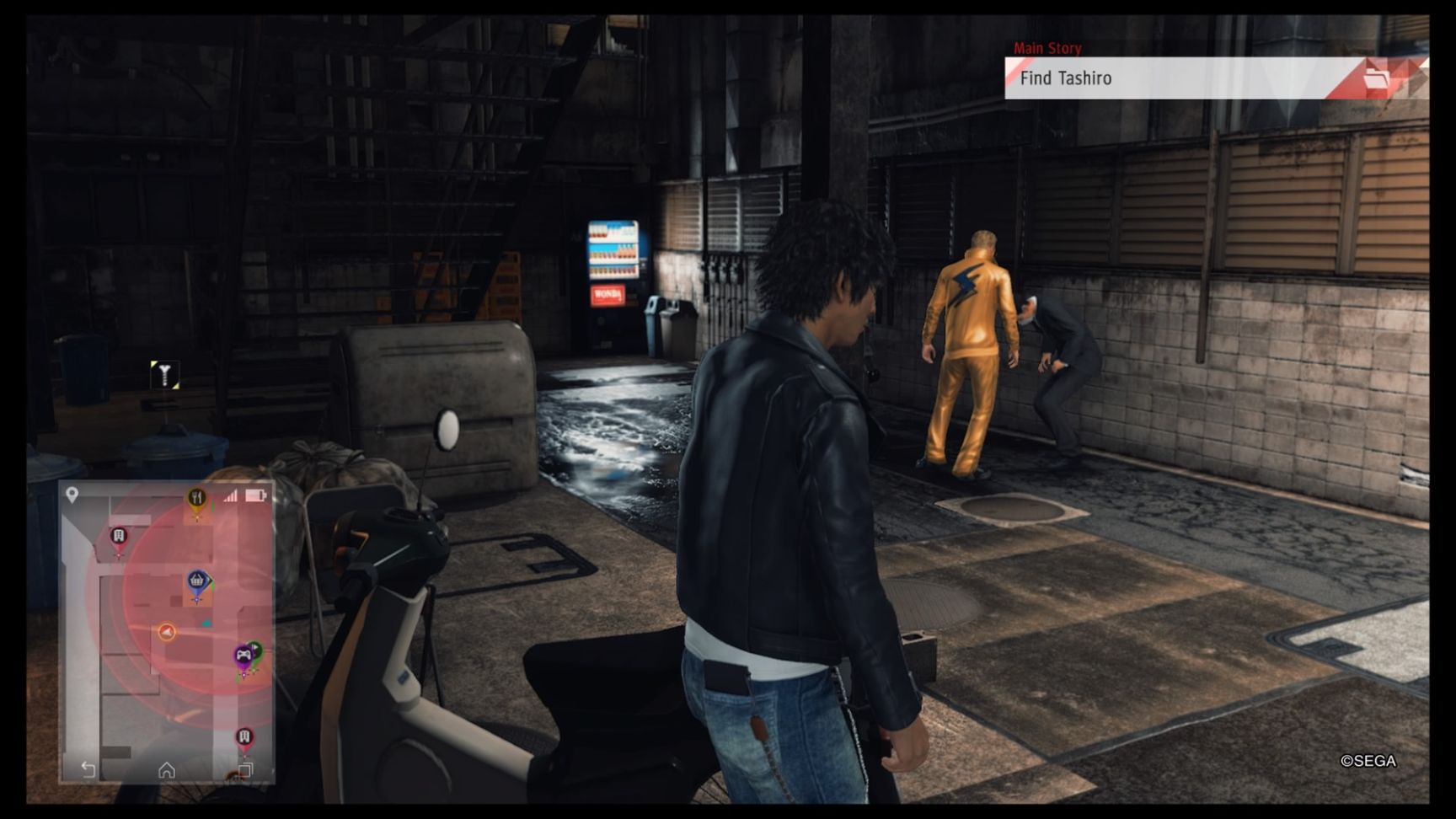Screen dimensions: 1456x819
Task: Click the overlapping squares icon below the minimap
Action: coord(245,768)
